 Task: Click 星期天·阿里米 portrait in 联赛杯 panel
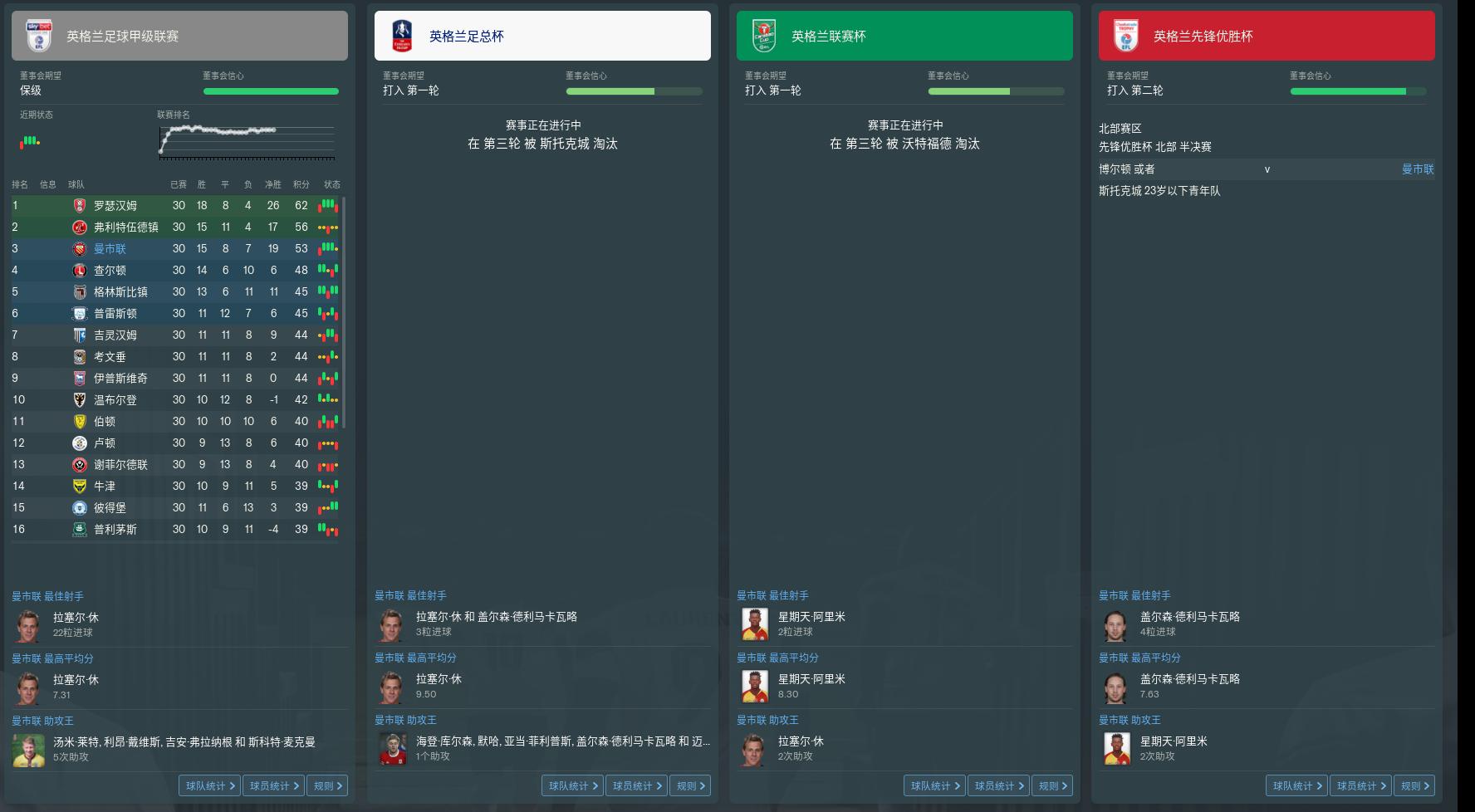coord(754,624)
